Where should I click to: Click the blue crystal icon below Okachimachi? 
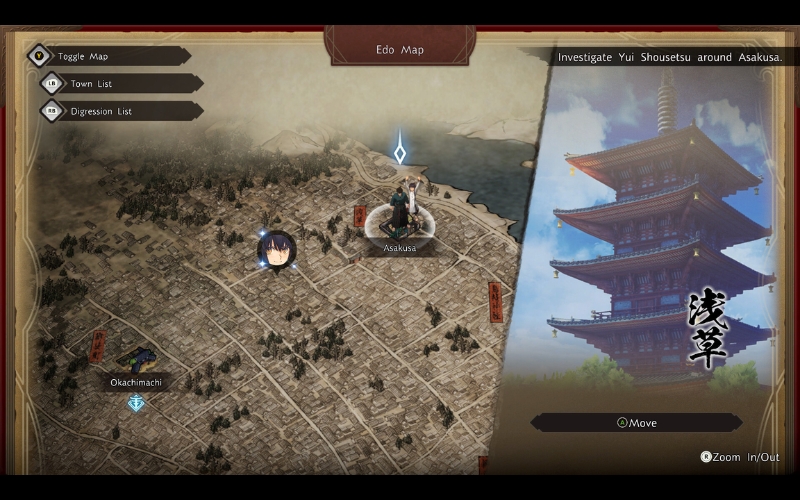point(136,403)
